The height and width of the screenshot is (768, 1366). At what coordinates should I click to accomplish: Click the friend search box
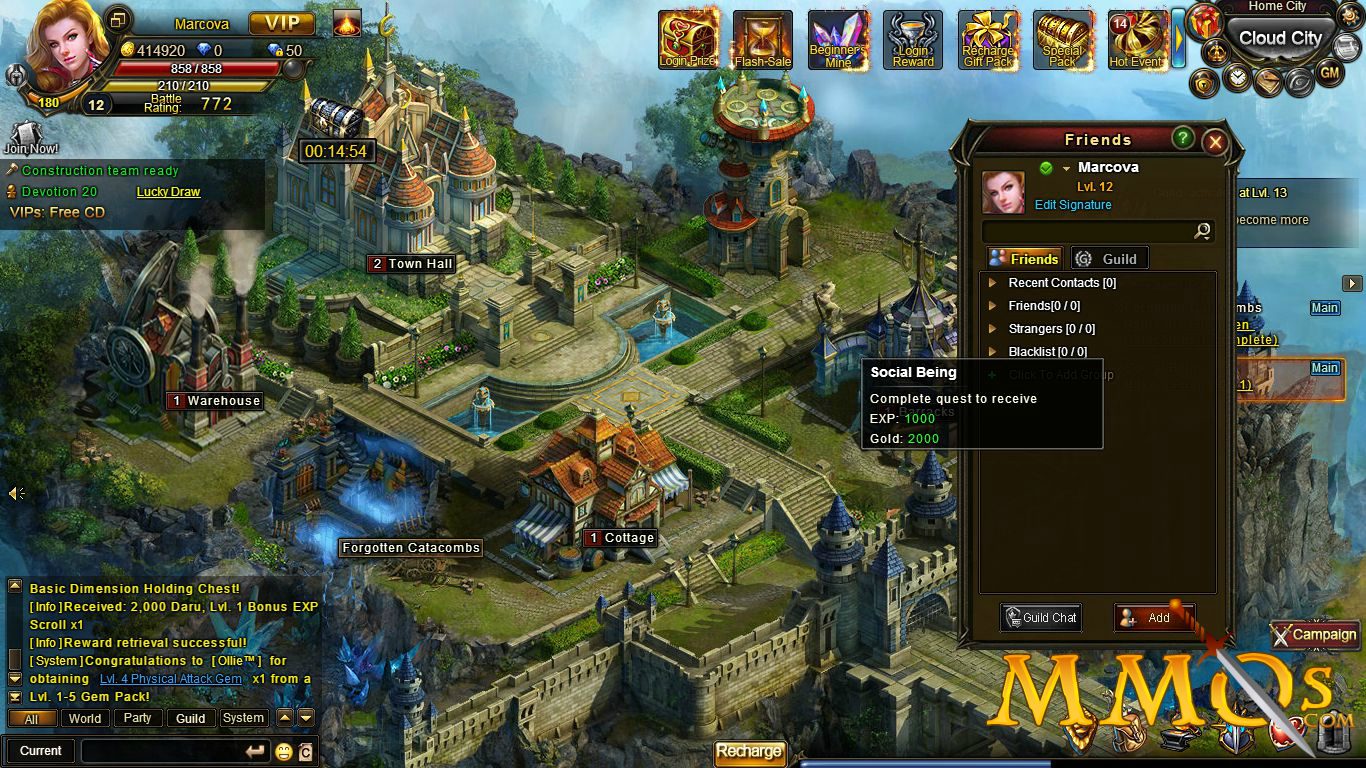pyautogui.click(x=1088, y=231)
